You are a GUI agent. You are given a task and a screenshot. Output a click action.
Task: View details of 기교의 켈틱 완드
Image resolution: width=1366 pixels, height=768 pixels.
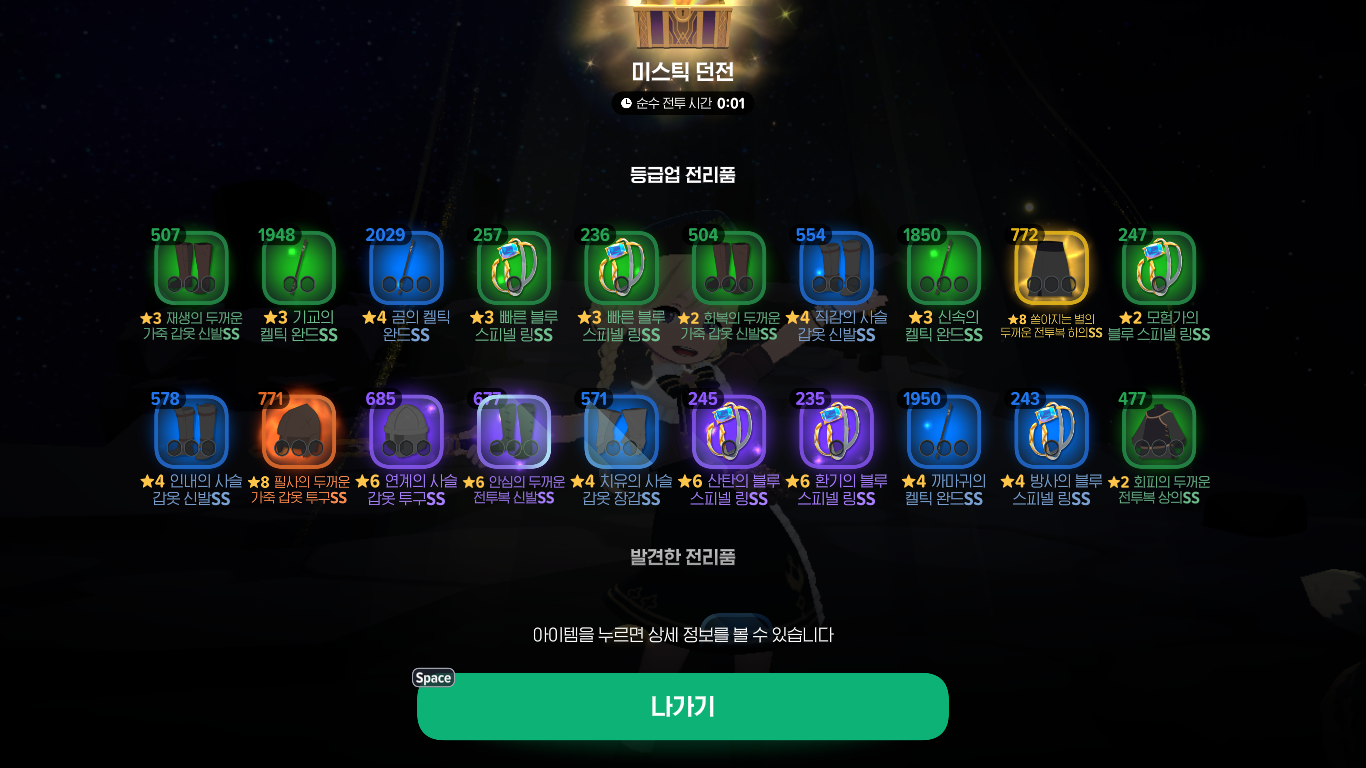[298, 268]
